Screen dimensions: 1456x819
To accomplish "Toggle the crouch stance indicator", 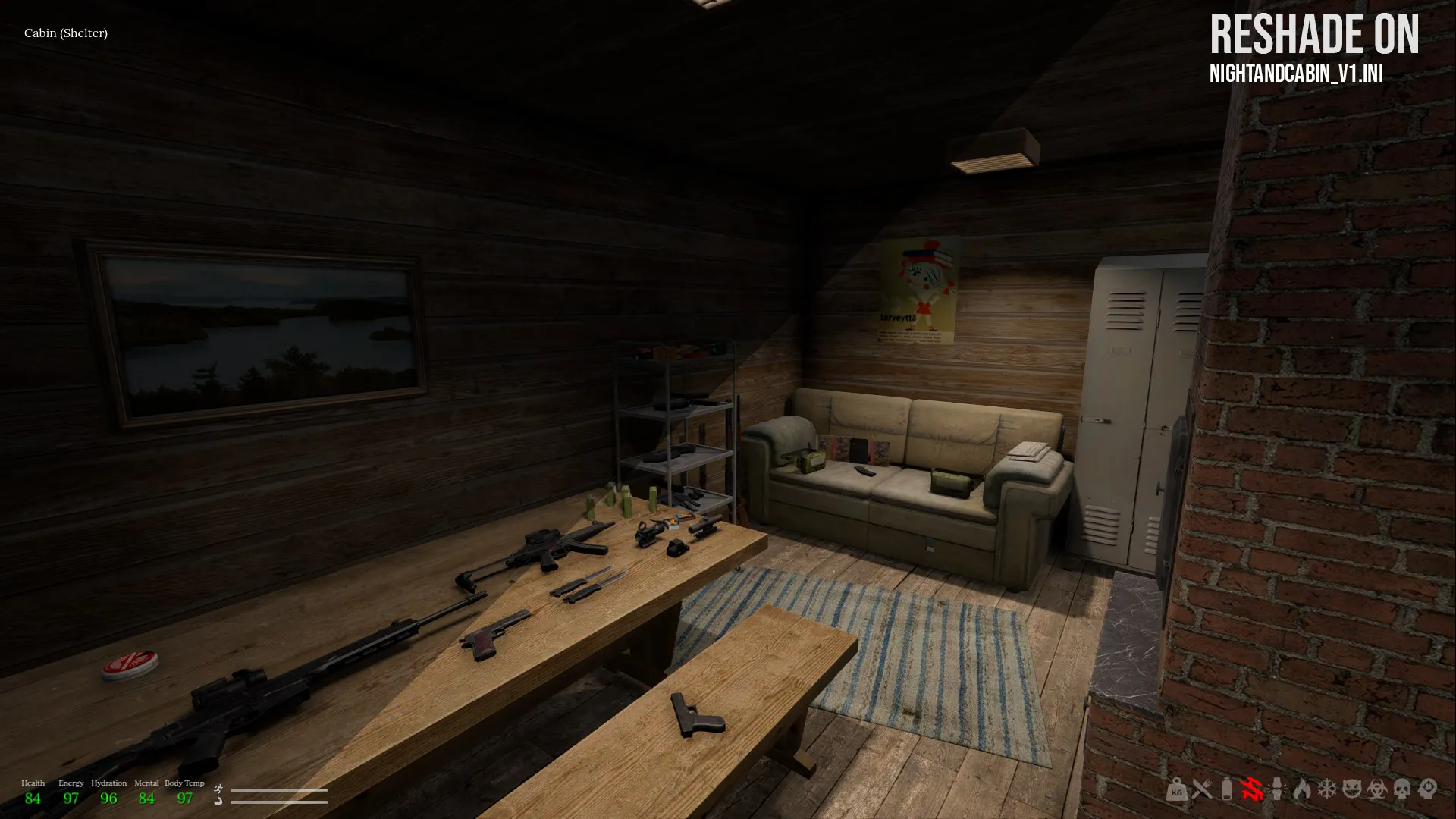I will (219, 802).
